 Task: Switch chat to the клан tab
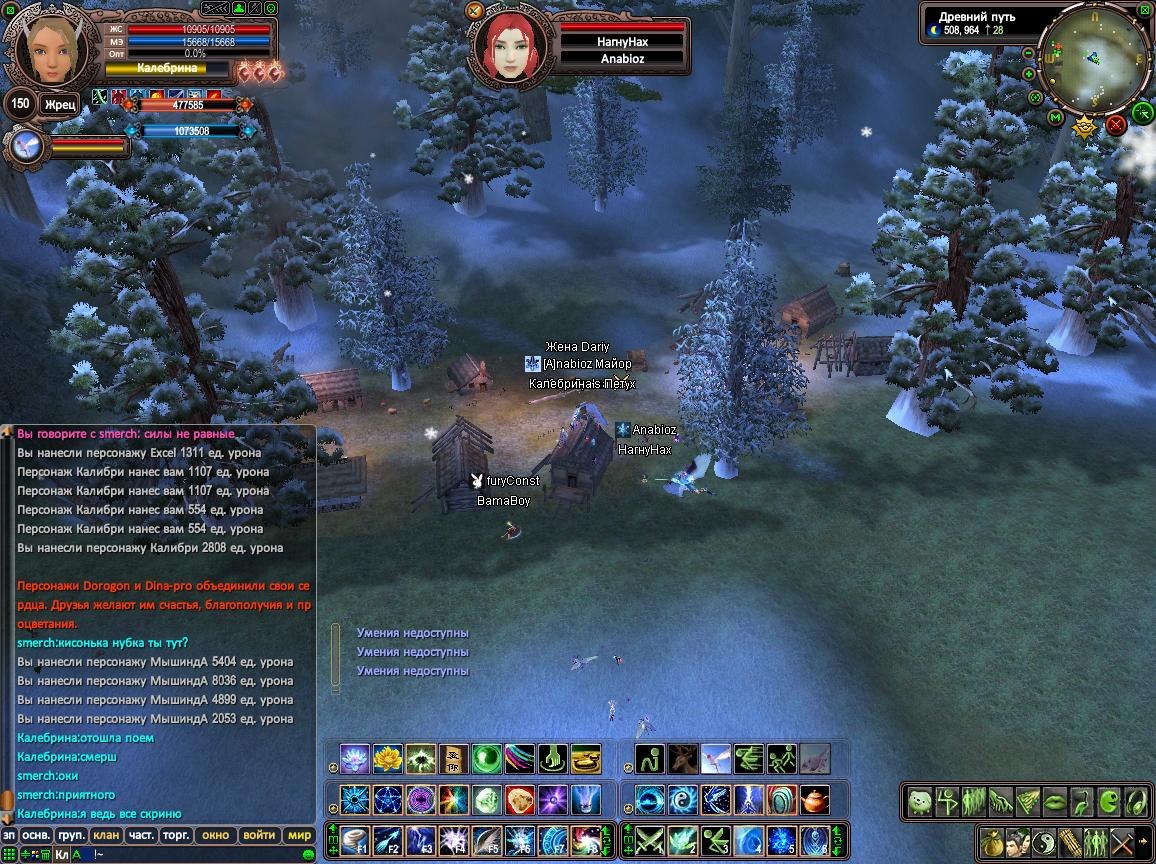104,835
